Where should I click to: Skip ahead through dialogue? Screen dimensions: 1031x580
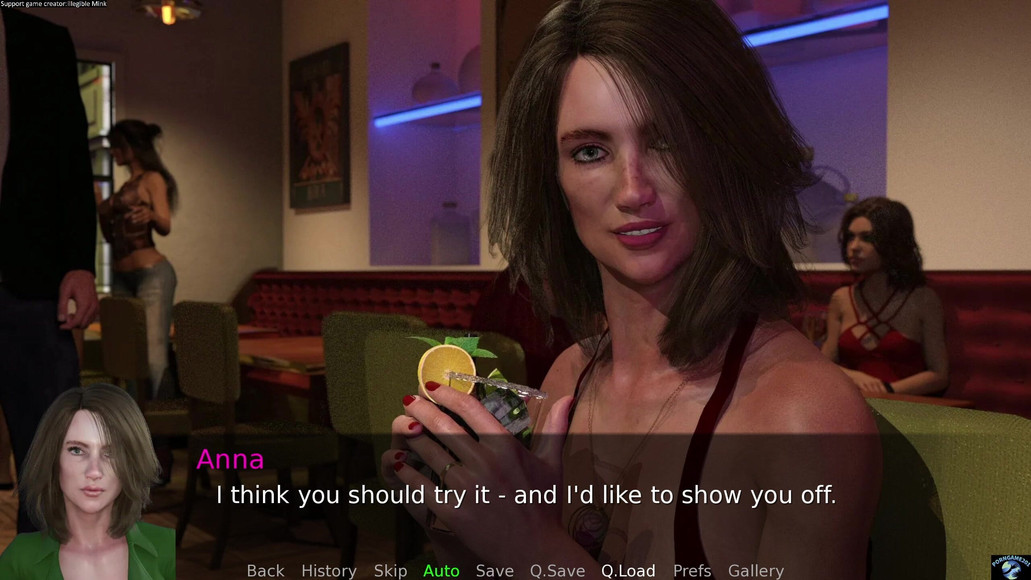point(390,570)
